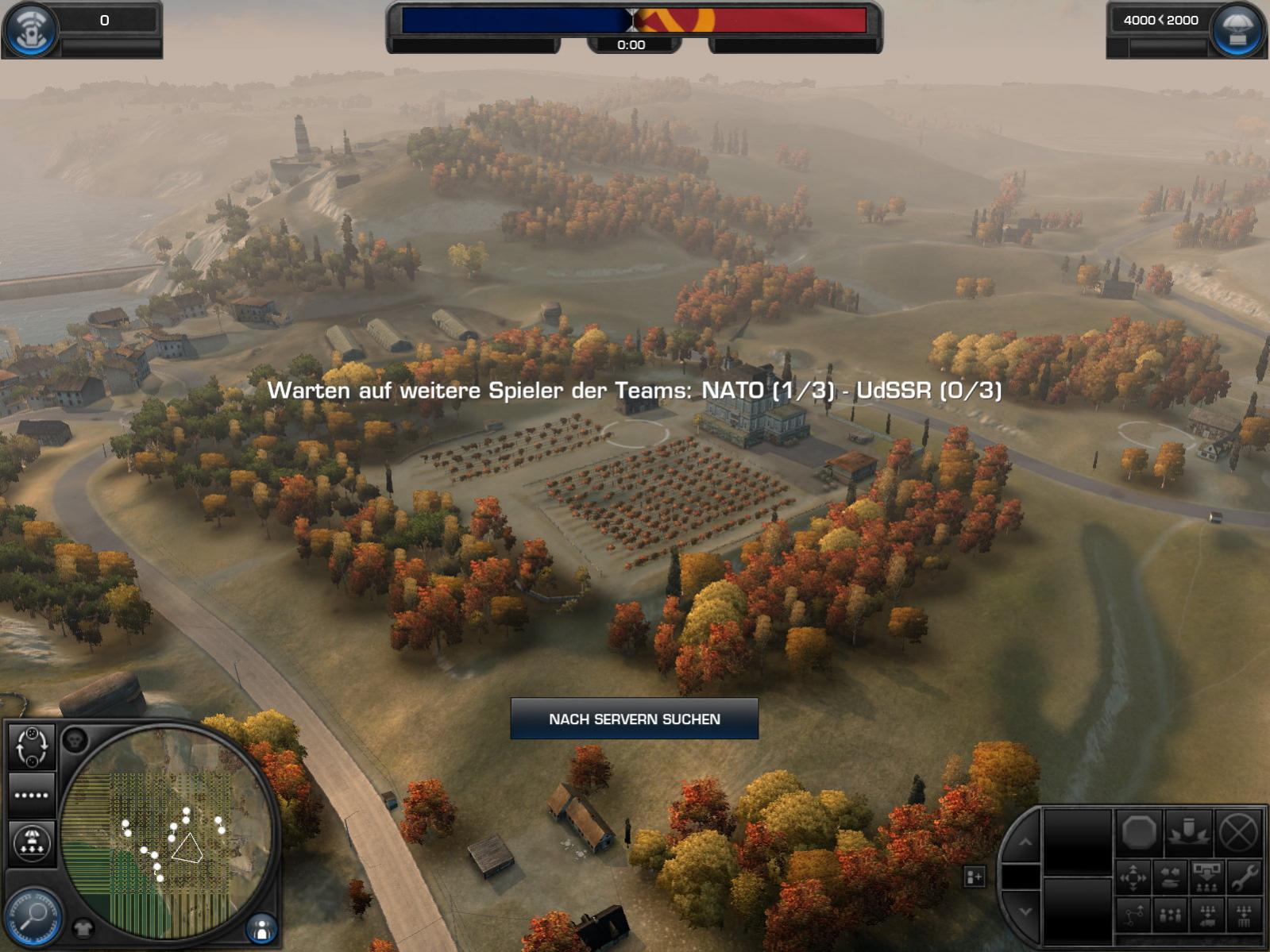Choose the four-arrow move command
This screenshot has height=952, width=1270.
pos(1133,877)
